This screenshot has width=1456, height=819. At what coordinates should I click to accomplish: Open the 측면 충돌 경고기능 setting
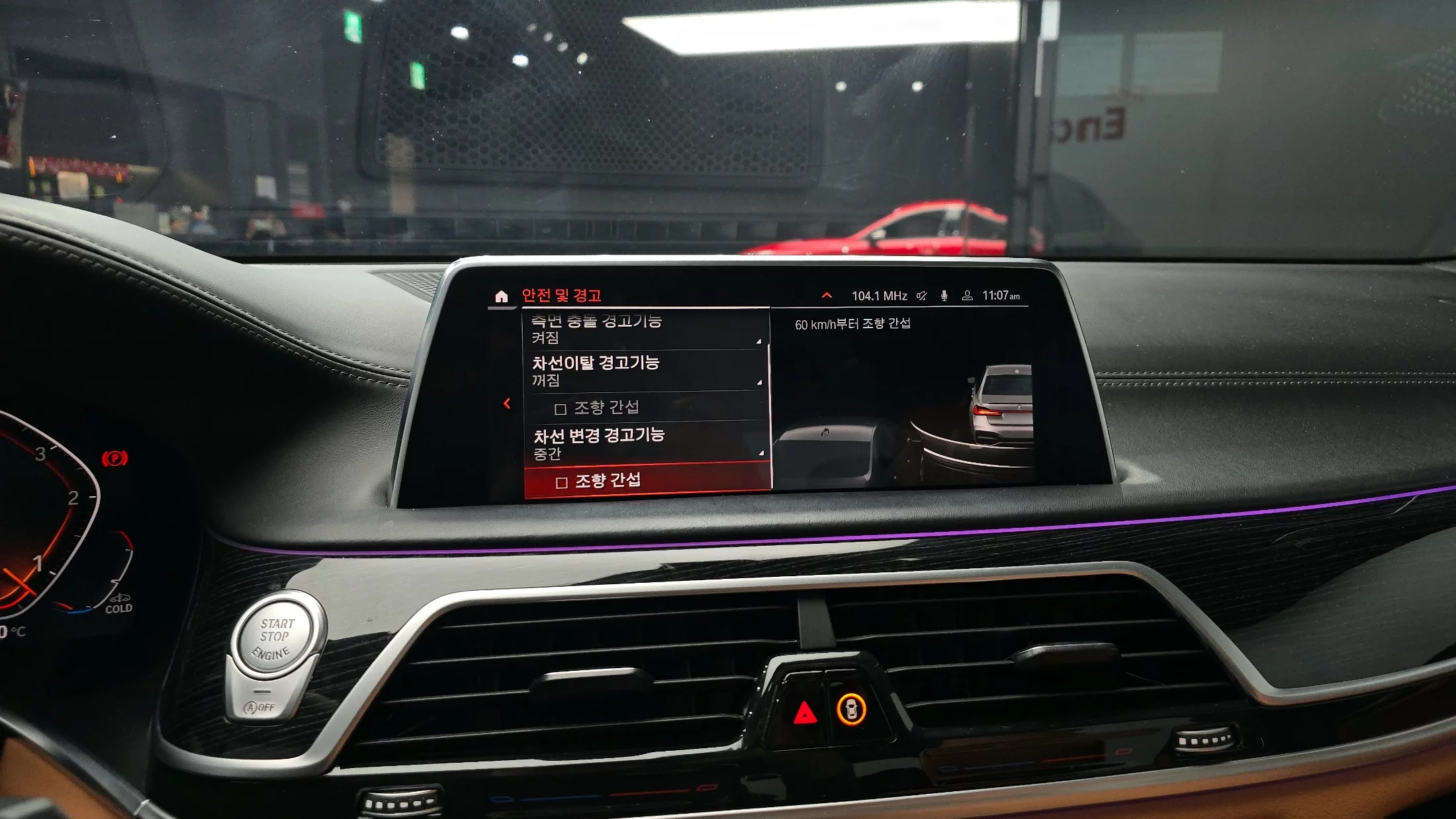(x=645, y=329)
